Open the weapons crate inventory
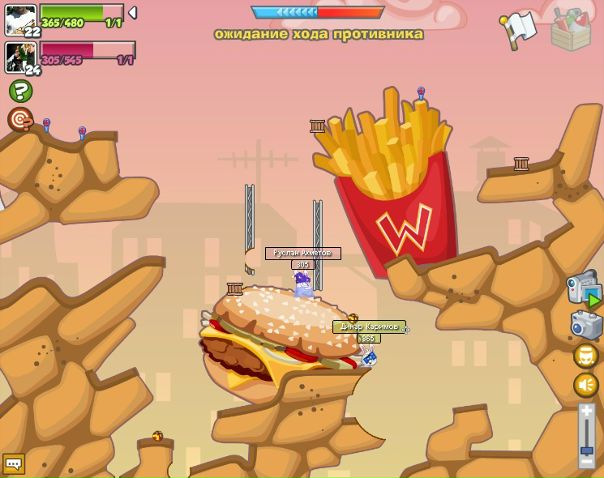The width and height of the screenshot is (604, 478). [x=571, y=30]
